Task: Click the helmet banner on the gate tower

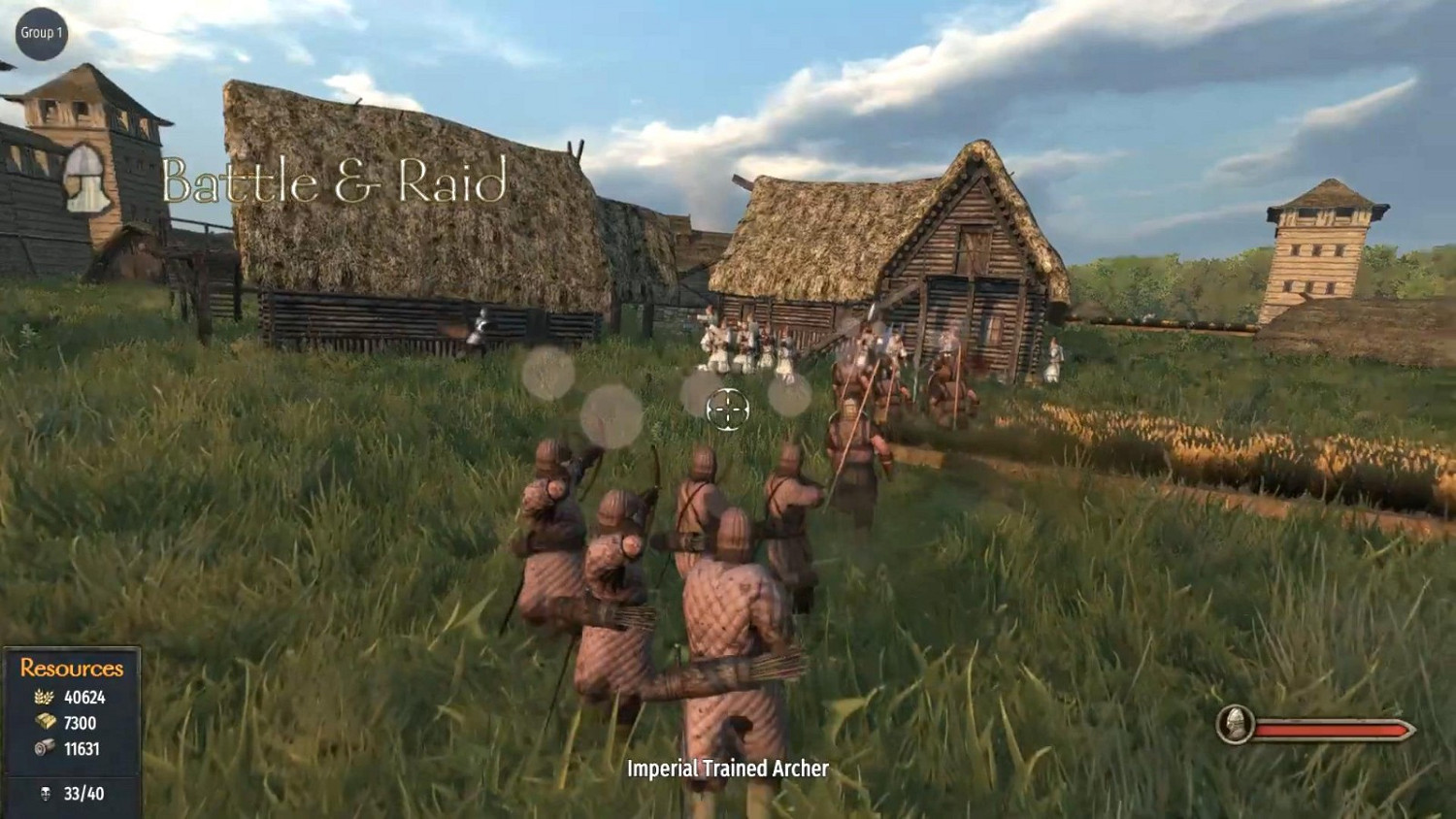Action: [85, 180]
